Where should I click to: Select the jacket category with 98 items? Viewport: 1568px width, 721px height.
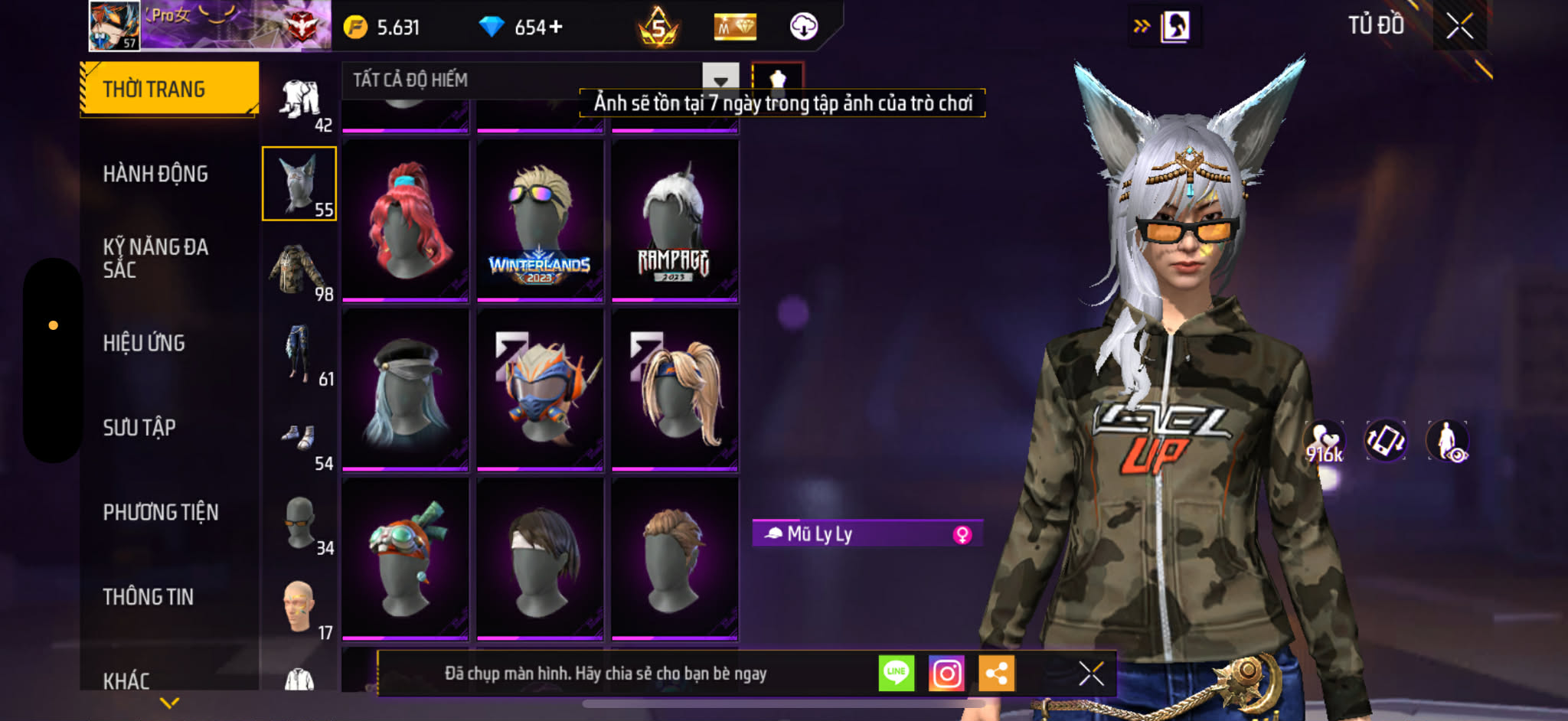click(299, 269)
